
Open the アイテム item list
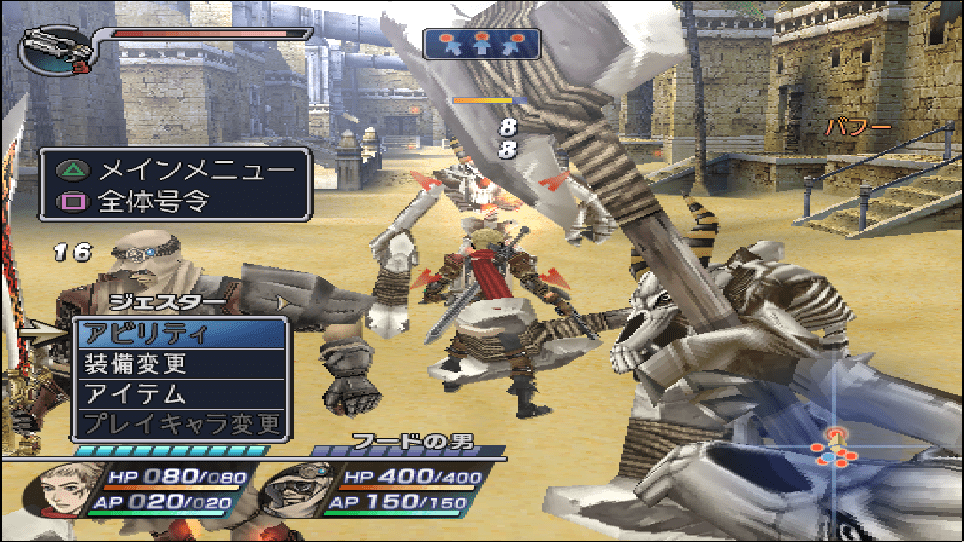click(180, 394)
